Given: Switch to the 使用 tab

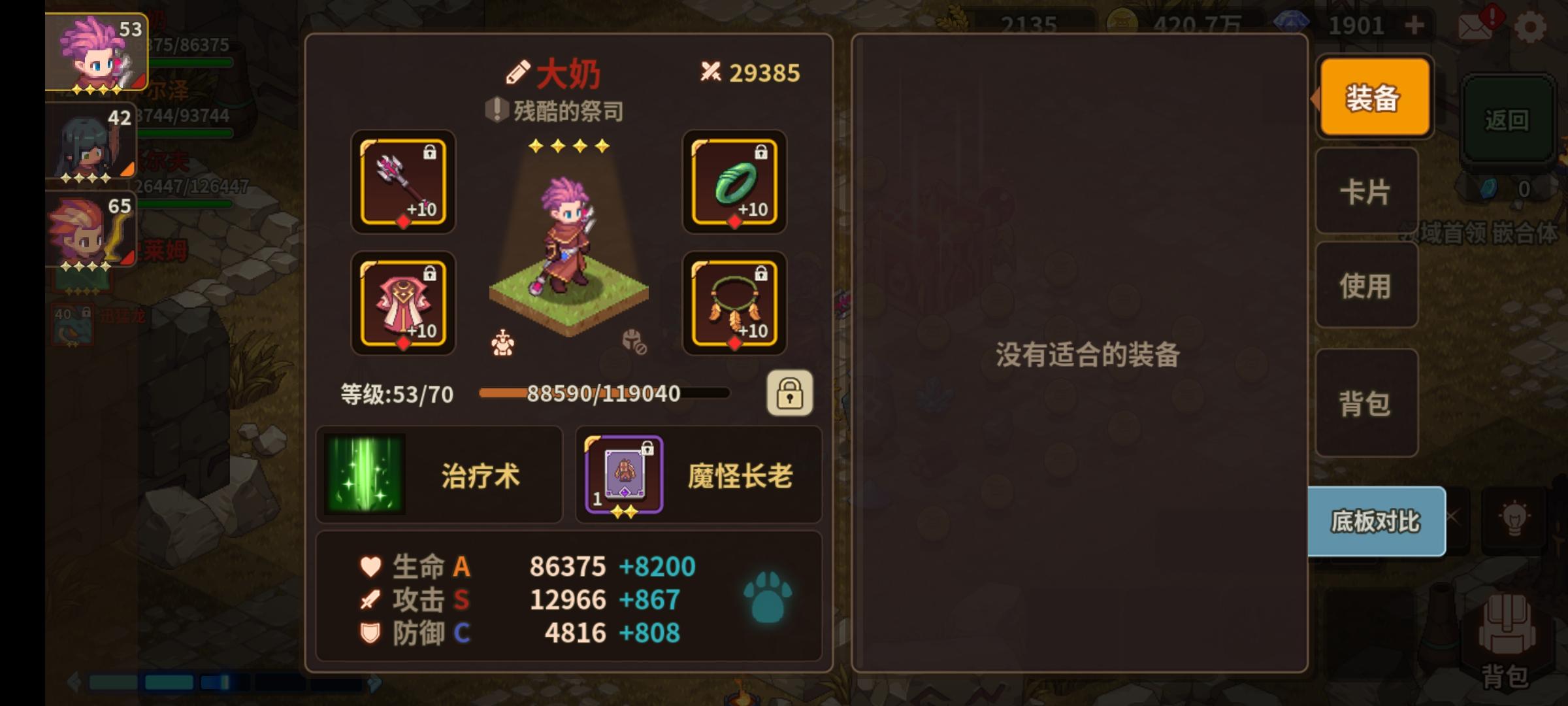Looking at the screenshot, I should point(1367,286).
